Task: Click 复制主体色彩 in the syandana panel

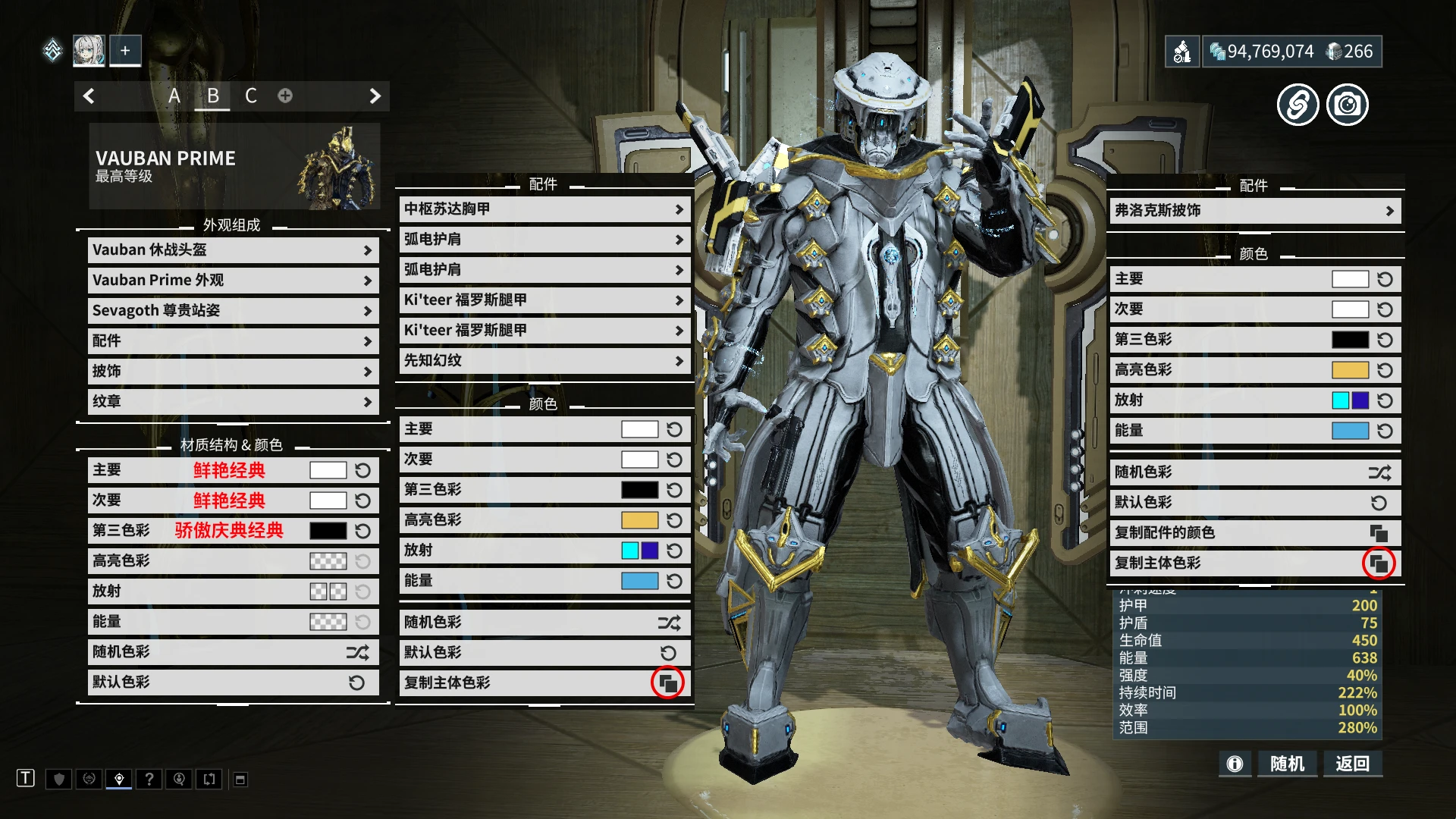Action: click(x=1378, y=563)
